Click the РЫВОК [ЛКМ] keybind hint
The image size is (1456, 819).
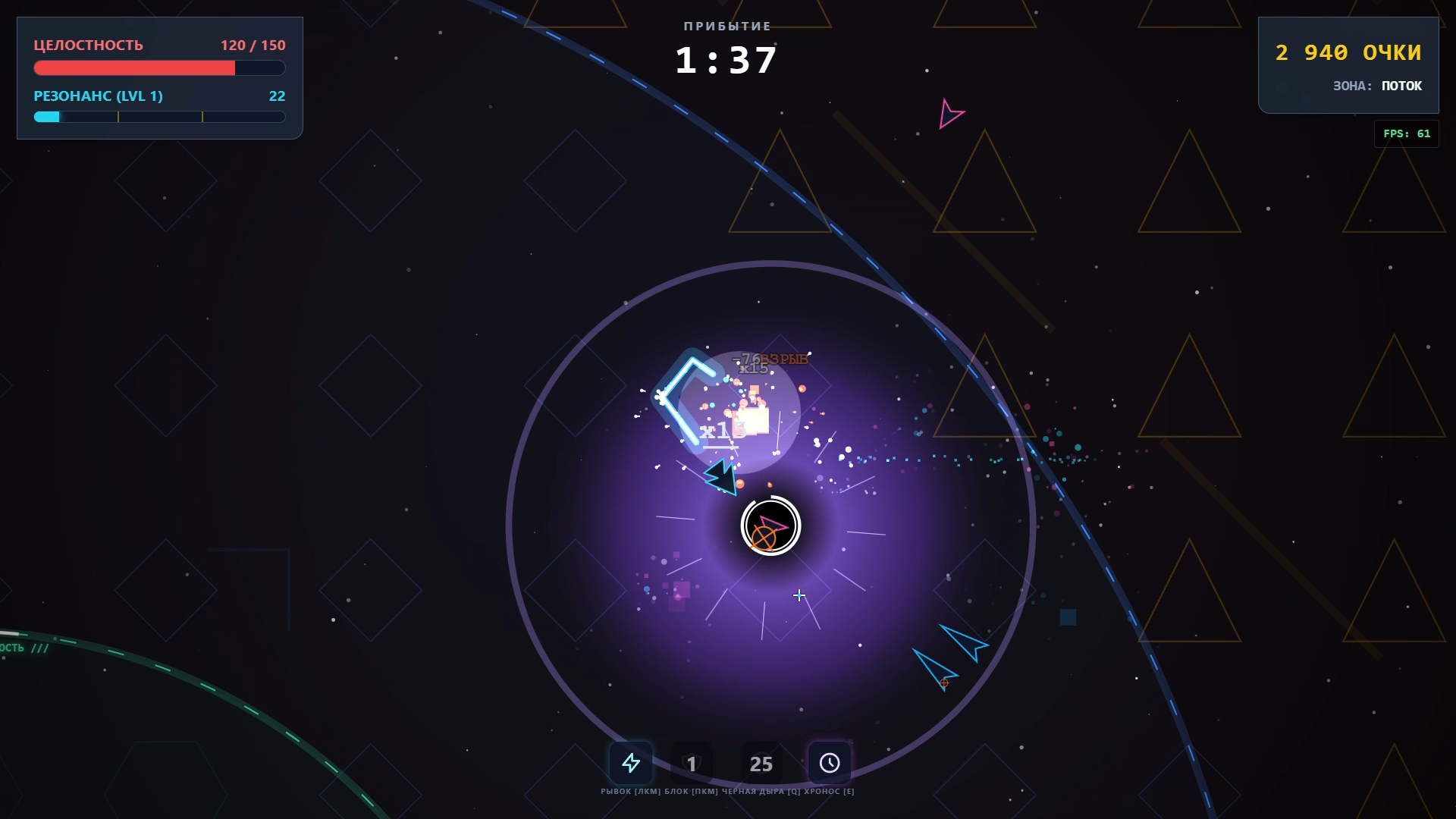click(x=631, y=791)
